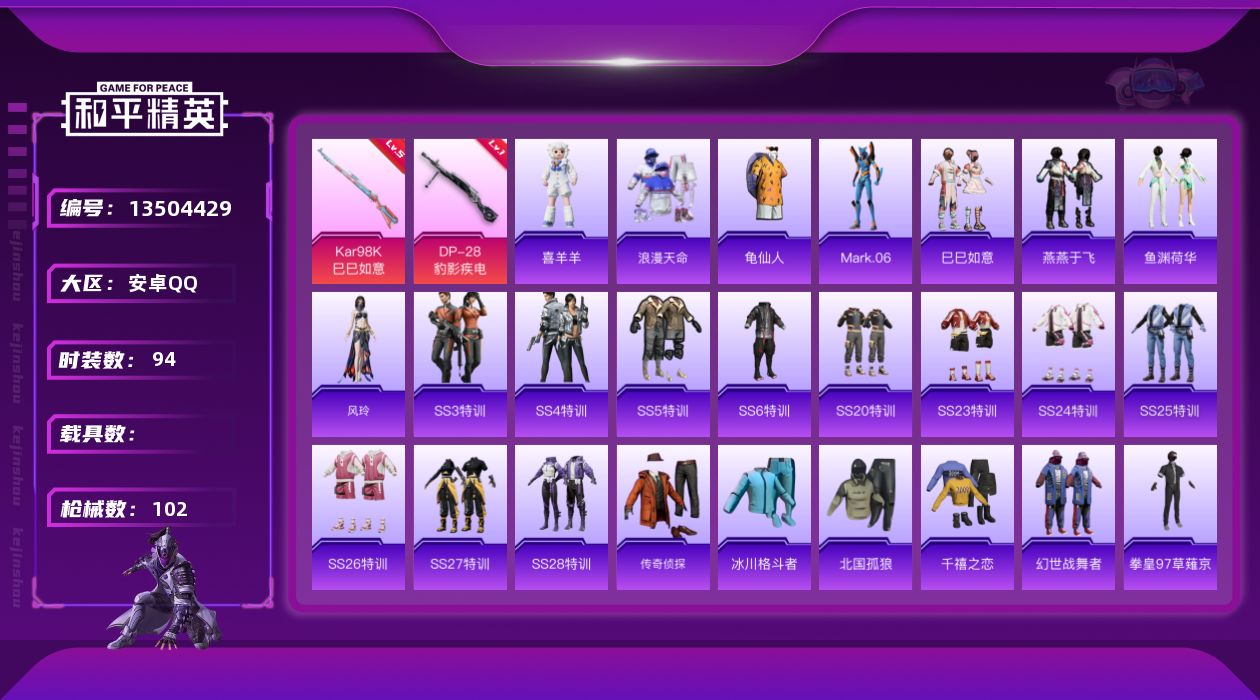The image size is (1260, 700).
Task: Click the SS5特训 outfit card
Action: coord(663,364)
